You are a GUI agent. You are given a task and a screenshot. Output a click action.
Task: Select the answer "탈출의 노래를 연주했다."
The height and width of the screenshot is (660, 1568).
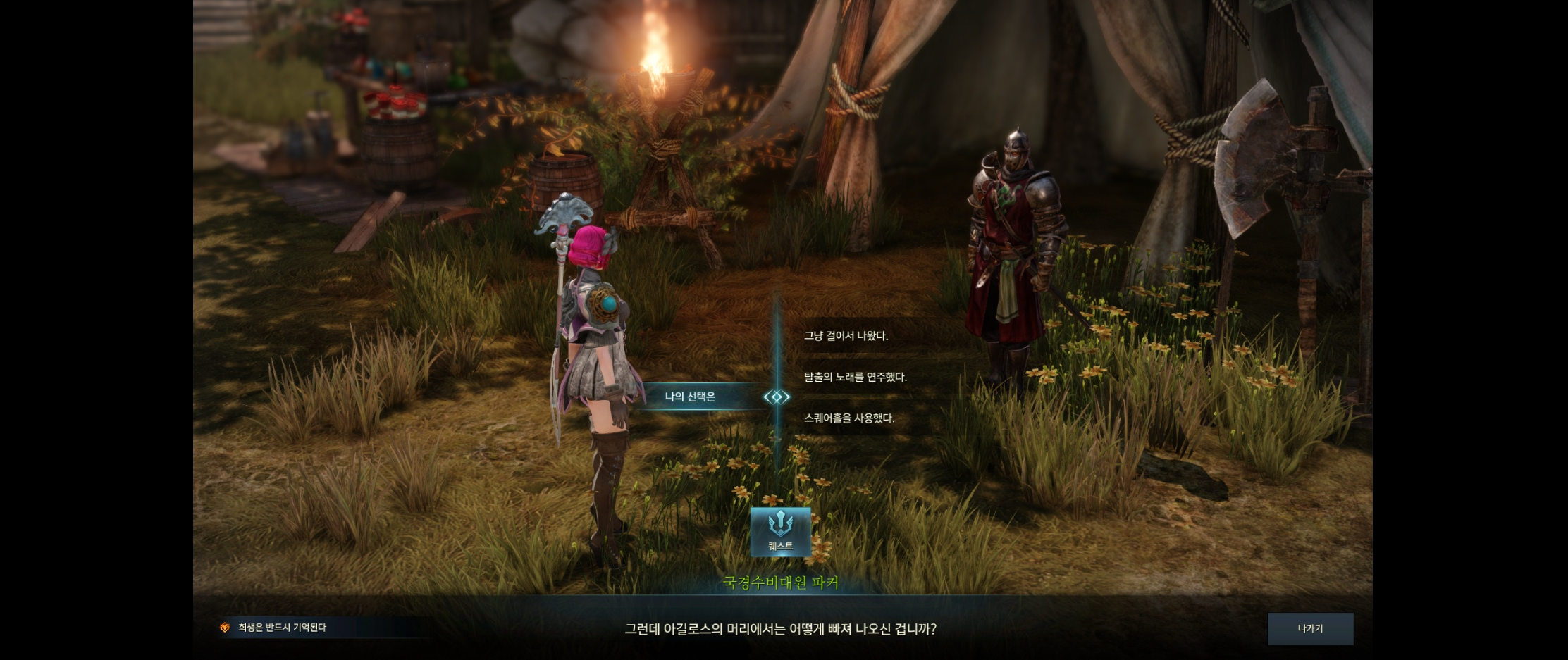coord(855,377)
